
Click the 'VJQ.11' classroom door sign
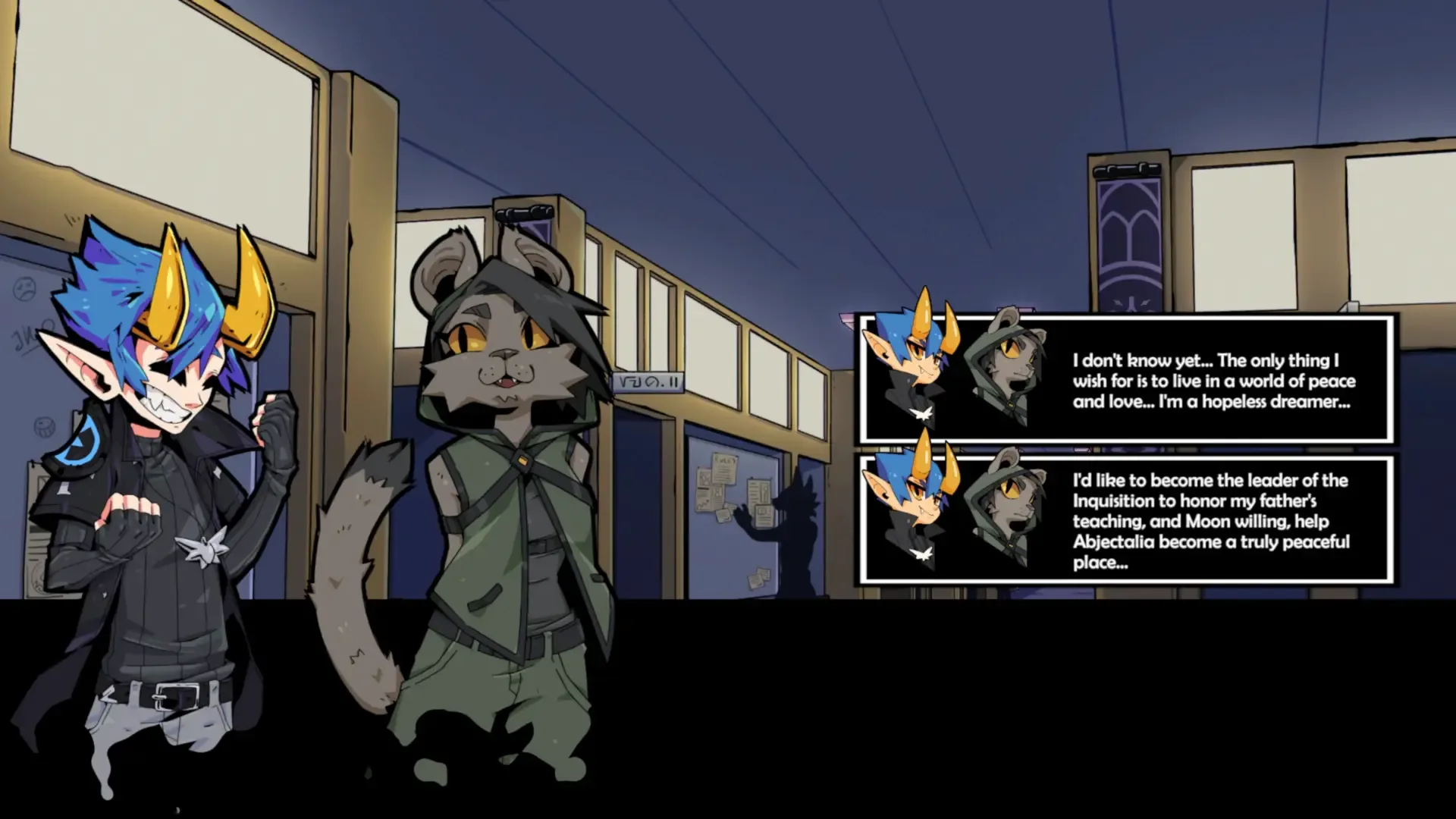pos(649,381)
